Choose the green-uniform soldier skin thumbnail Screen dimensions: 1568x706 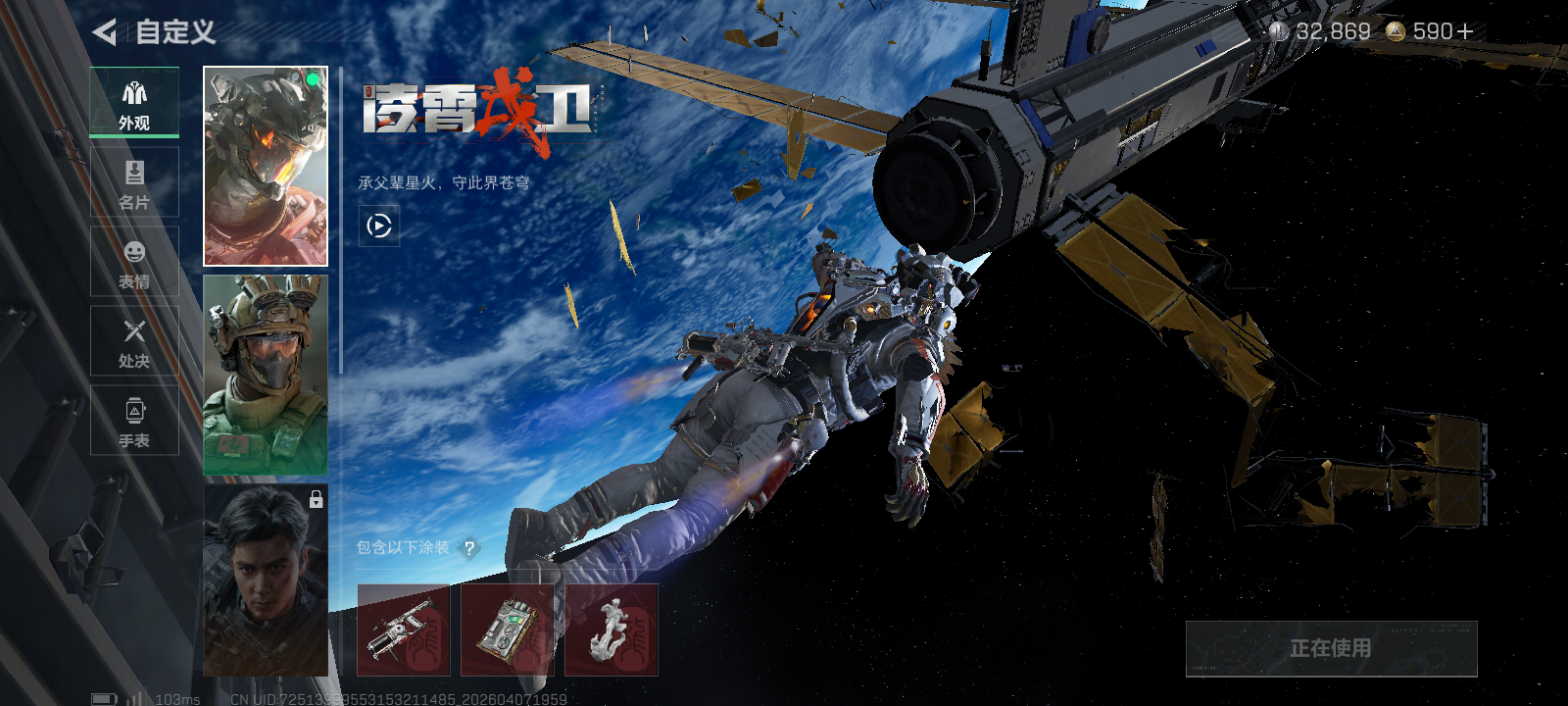(x=266, y=376)
